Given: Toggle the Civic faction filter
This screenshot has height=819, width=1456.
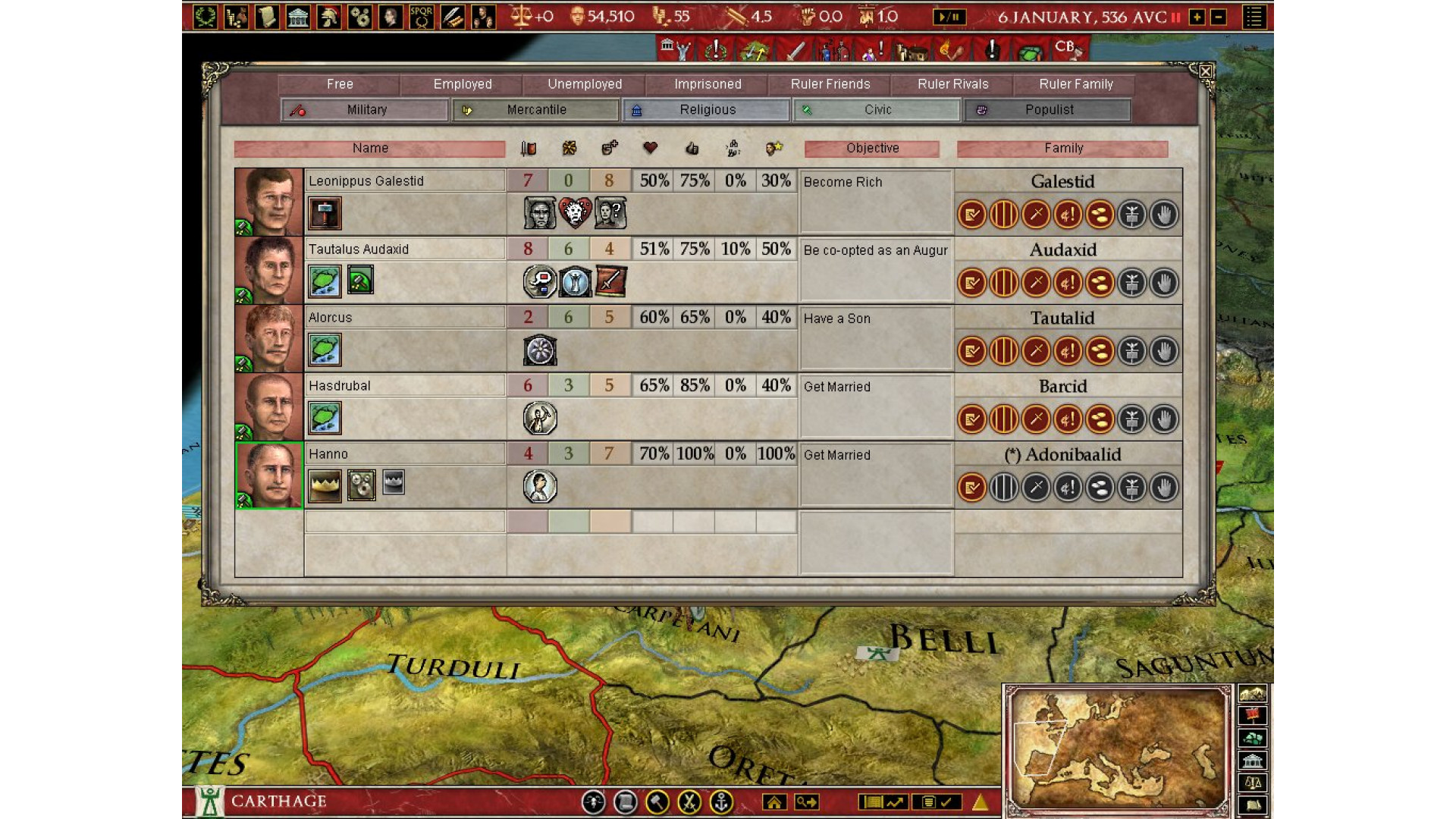Looking at the screenshot, I should [x=877, y=110].
